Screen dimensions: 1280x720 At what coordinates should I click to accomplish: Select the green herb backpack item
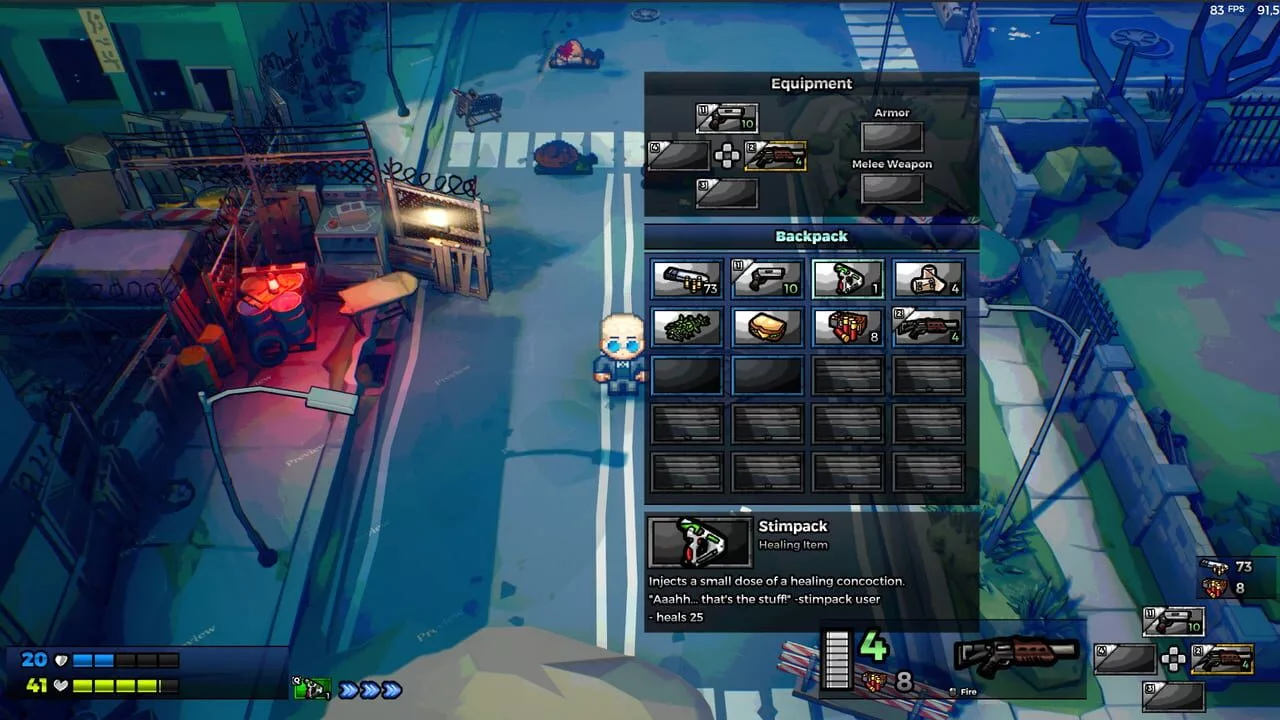point(687,327)
